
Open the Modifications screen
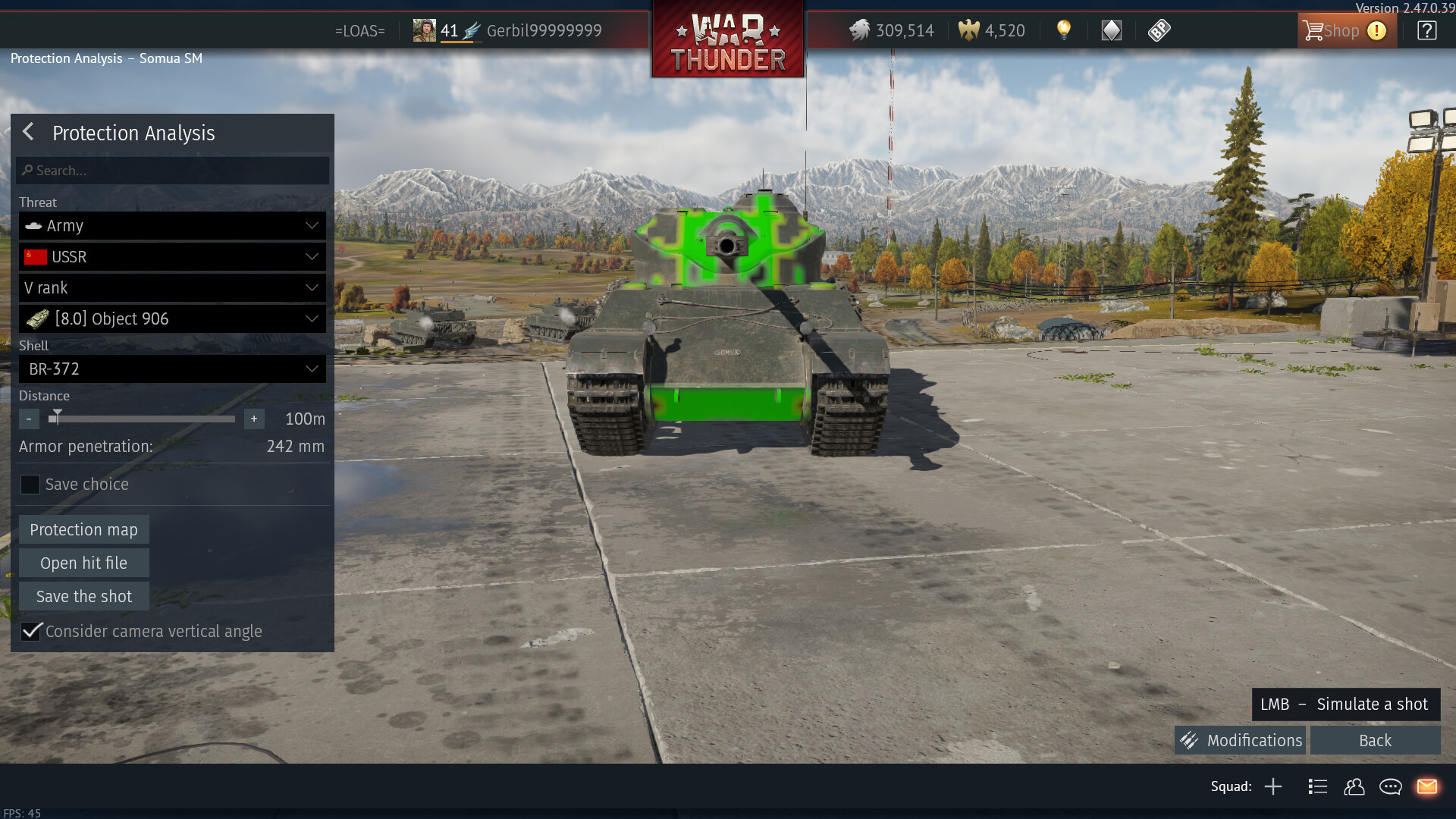[x=1241, y=740]
